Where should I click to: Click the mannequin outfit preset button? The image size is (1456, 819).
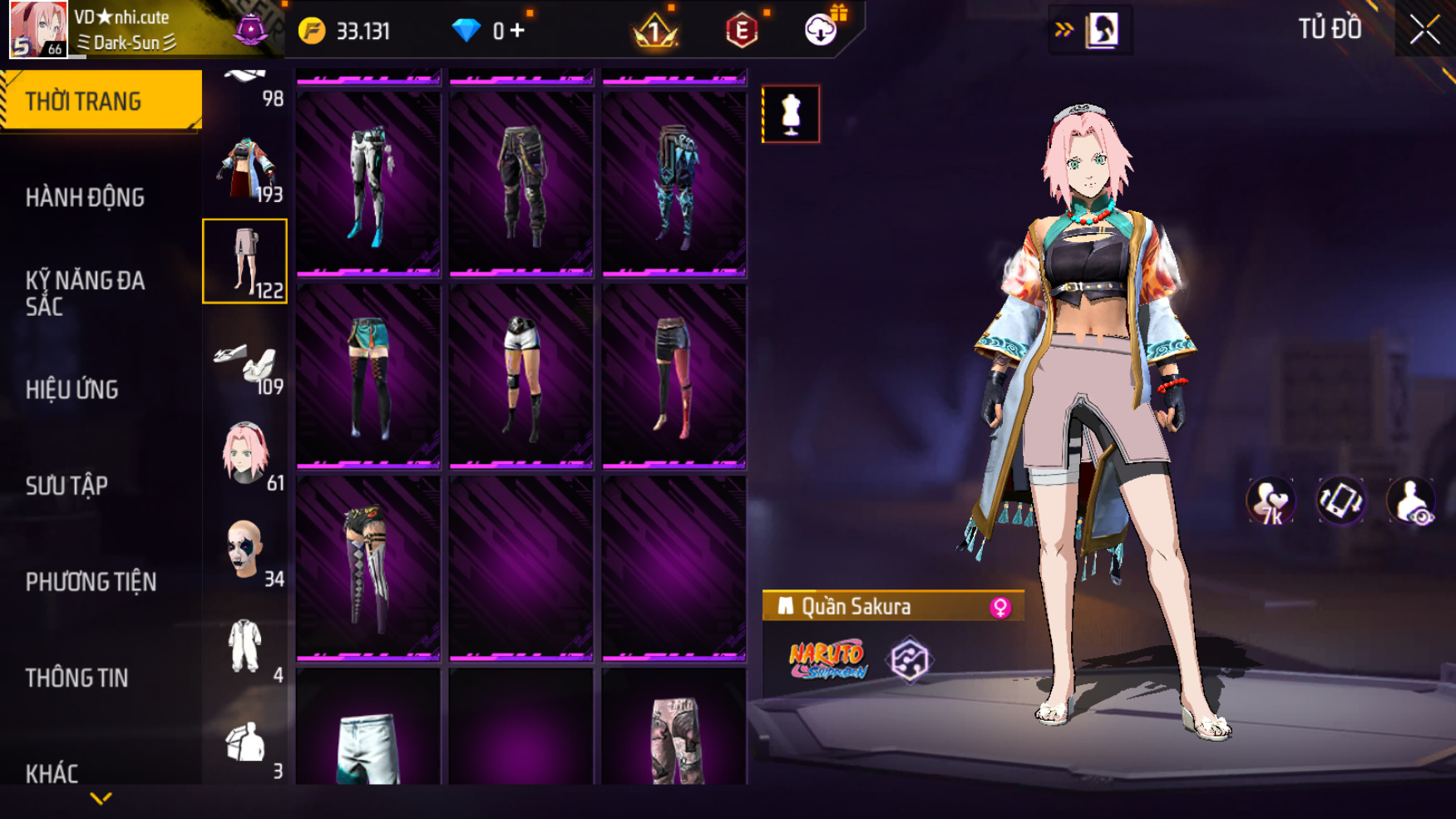pyautogui.click(x=791, y=114)
